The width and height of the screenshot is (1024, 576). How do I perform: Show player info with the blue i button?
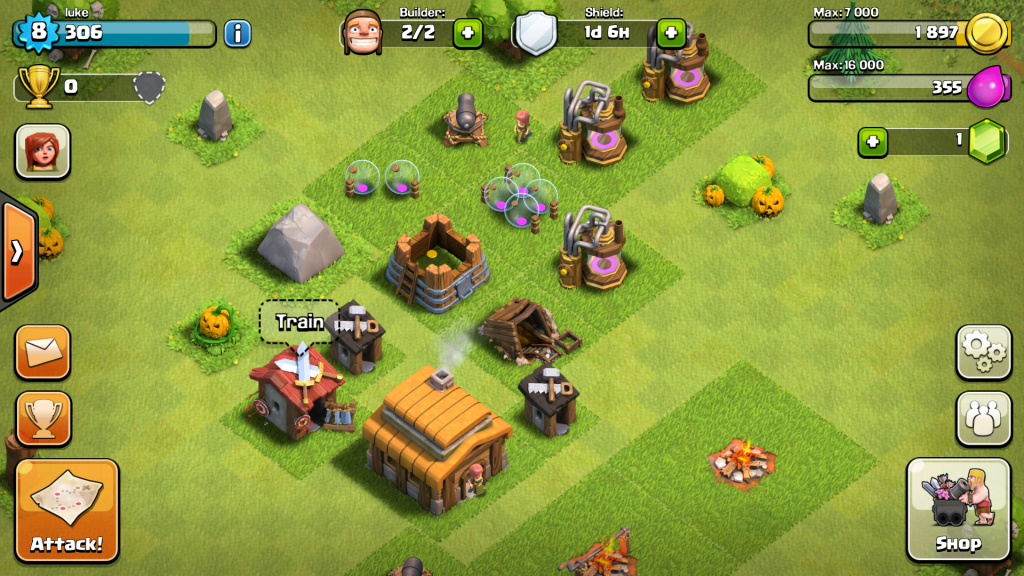click(237, 34)
